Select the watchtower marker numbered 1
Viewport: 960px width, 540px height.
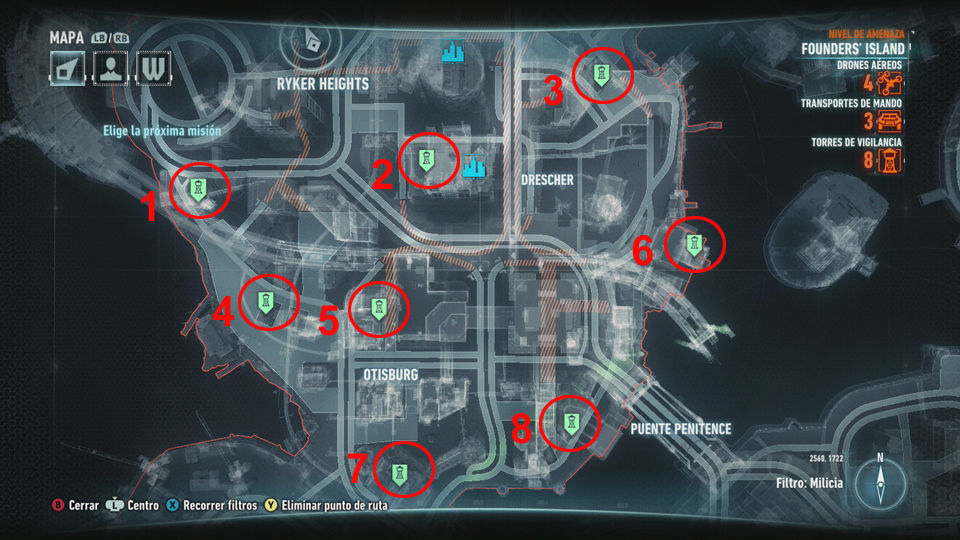pos(200,189)
